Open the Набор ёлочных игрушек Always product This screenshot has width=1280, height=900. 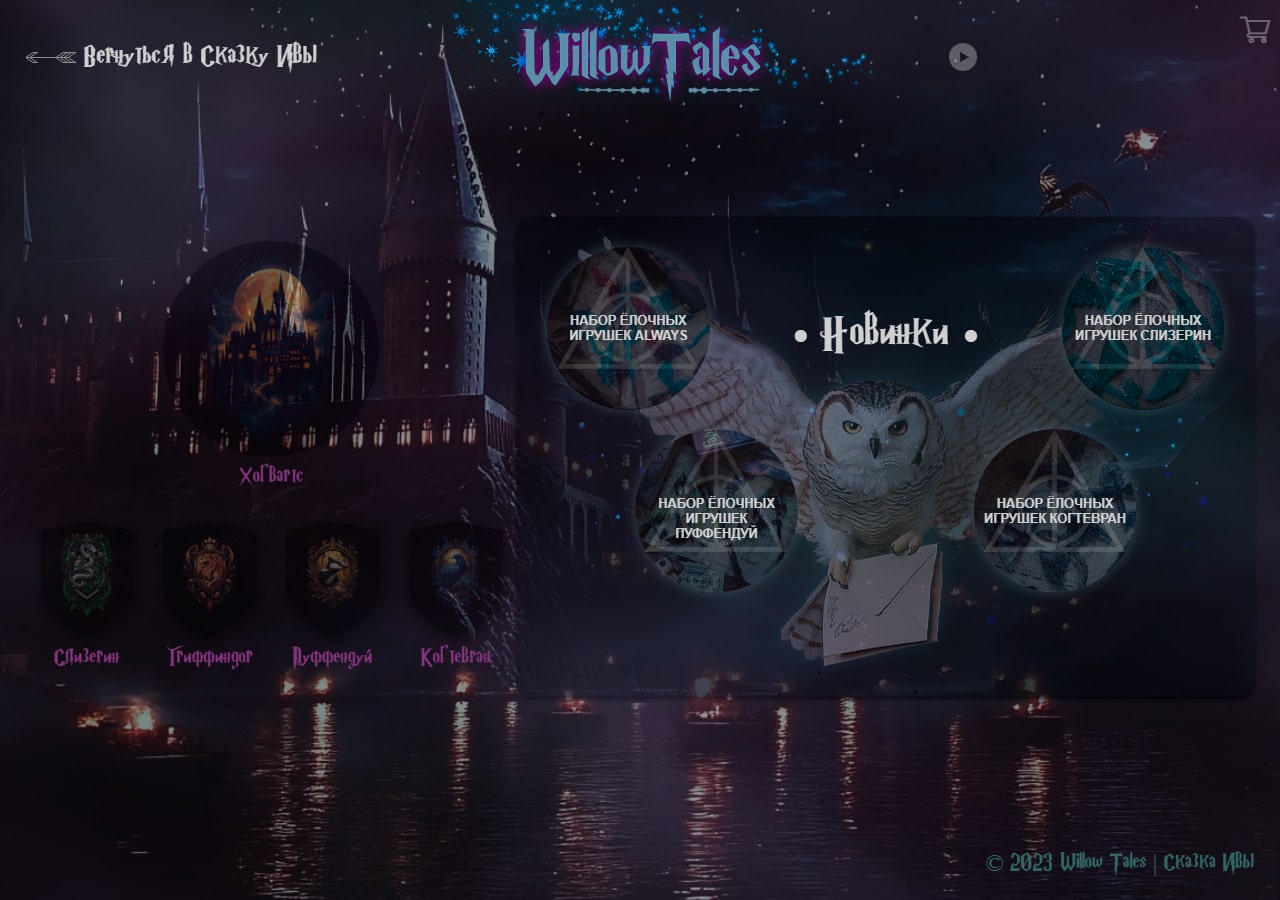coord(630,325)
